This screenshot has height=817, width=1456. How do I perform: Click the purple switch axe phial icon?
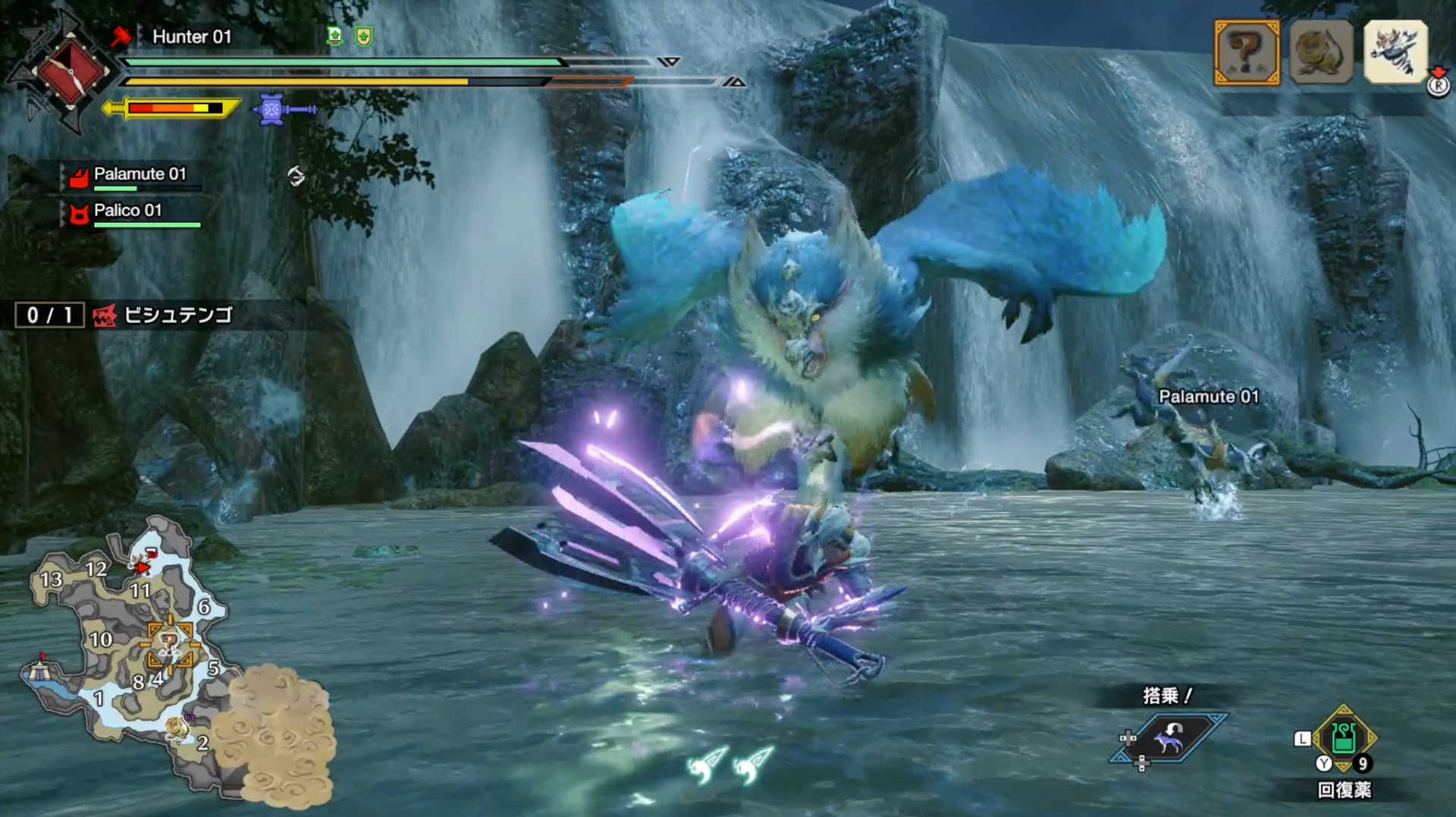click(284, 109)
